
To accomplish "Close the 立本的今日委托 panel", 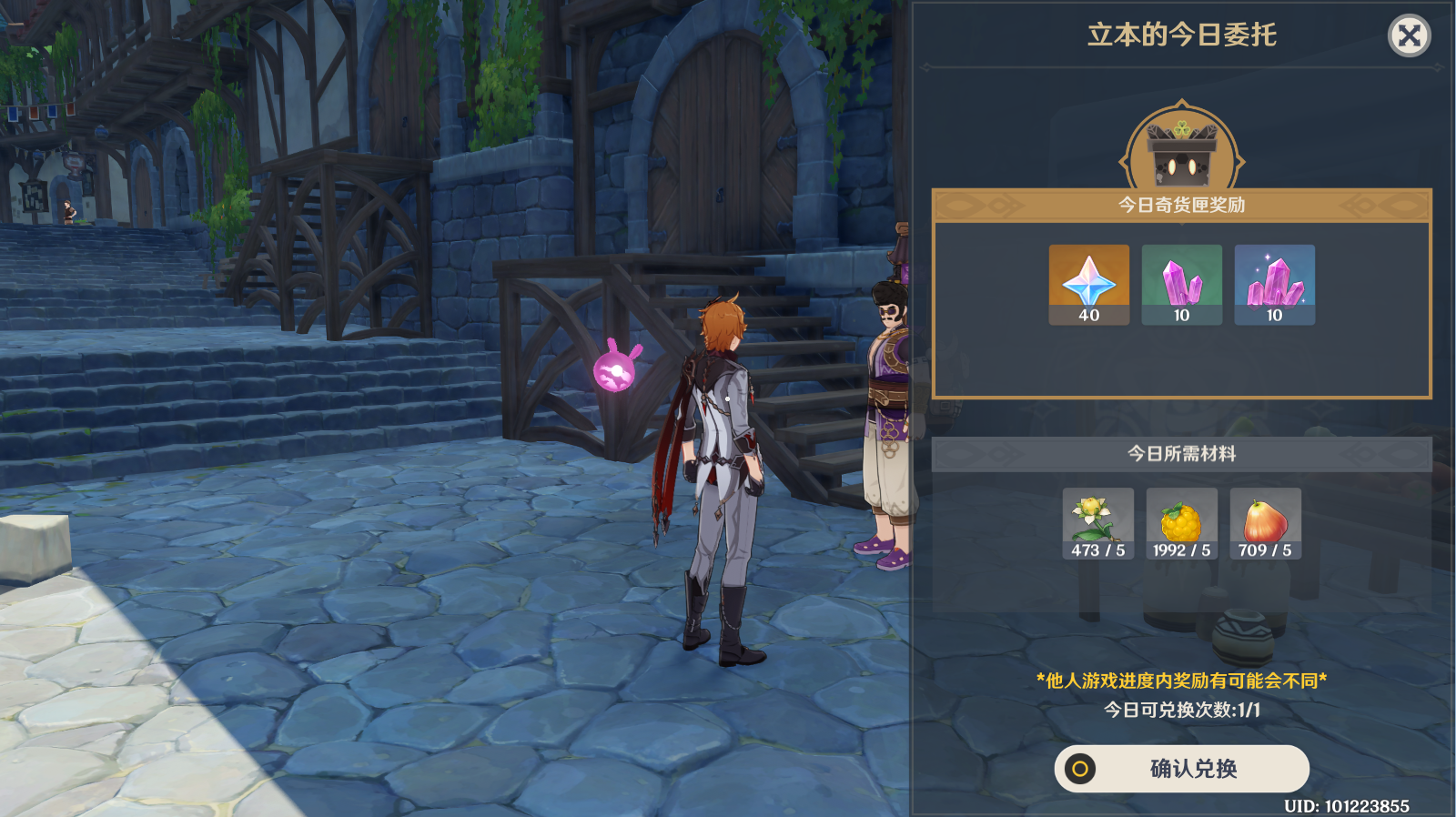I will tap(1409, 36).
